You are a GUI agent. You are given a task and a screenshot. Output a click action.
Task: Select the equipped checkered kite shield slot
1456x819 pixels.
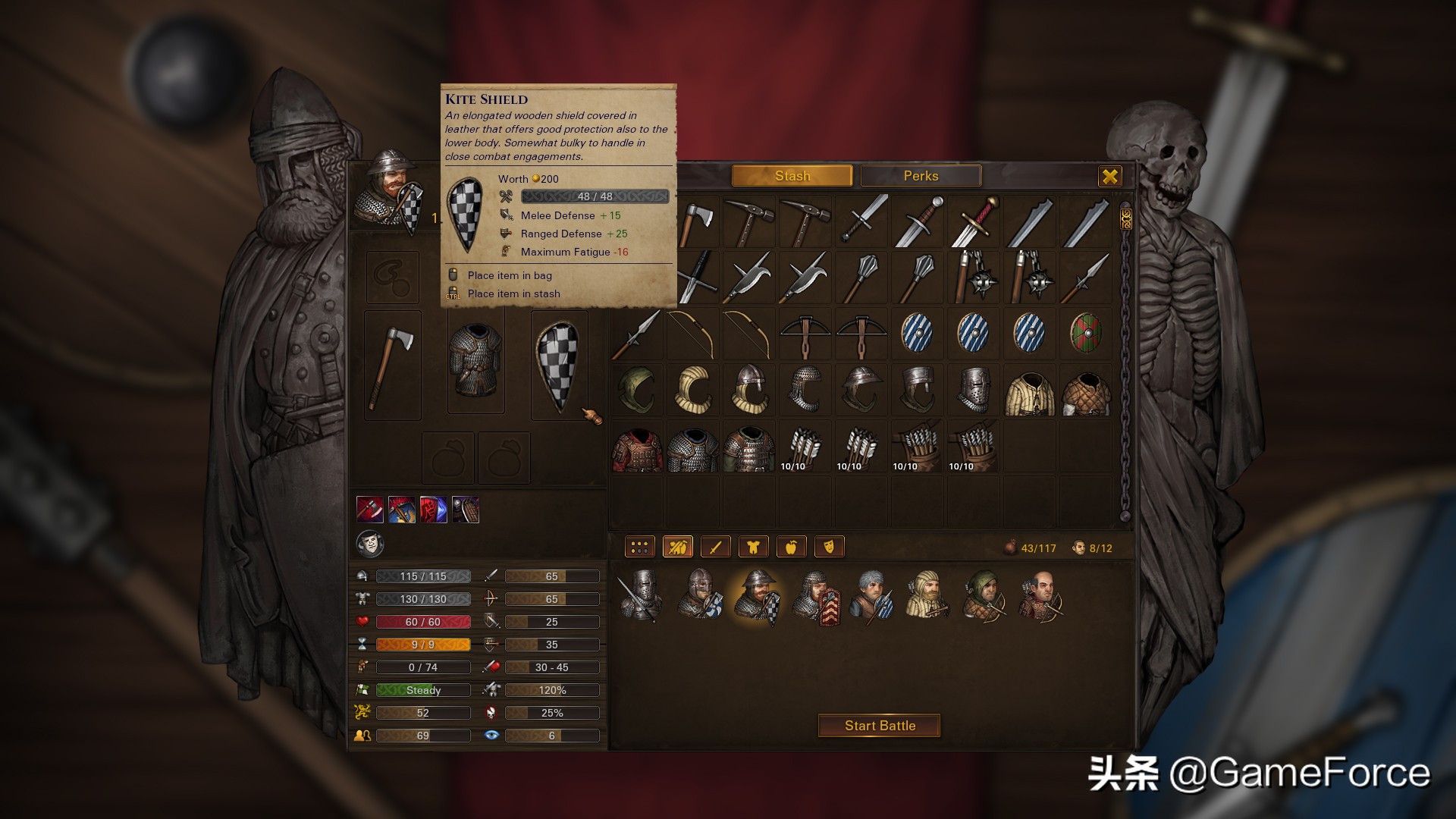pyautogui.click(x=559, y=365)
